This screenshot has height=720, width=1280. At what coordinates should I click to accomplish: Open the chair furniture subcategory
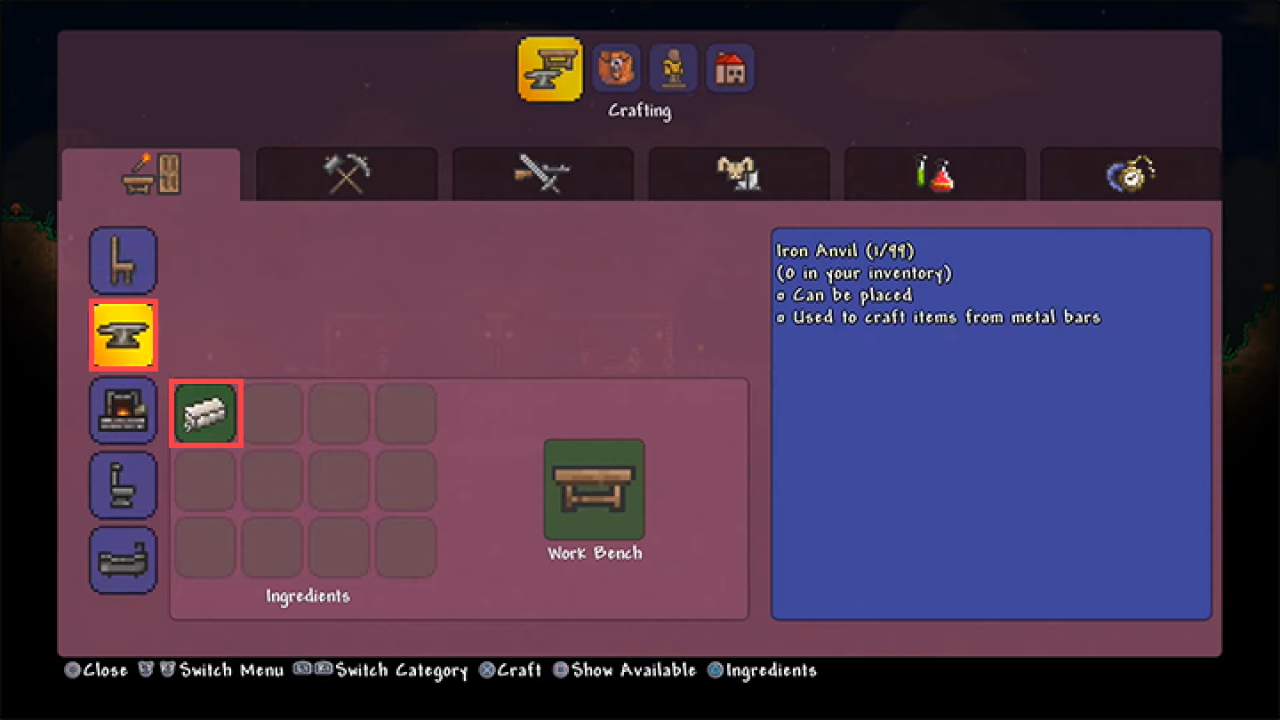[123, 260]
